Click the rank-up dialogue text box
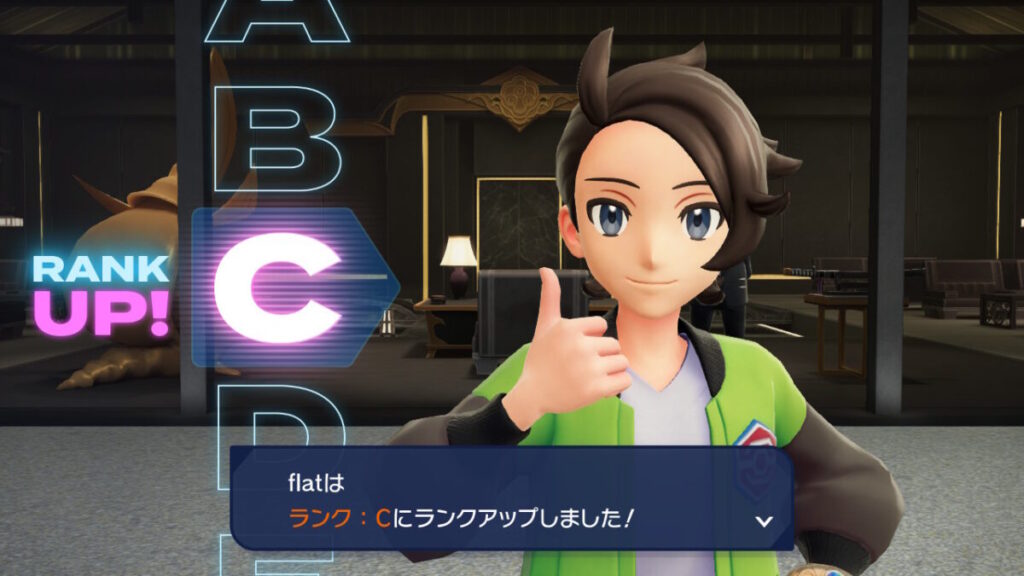The width and height of the screenshot is (1024, 576). [x=511, y=499]
